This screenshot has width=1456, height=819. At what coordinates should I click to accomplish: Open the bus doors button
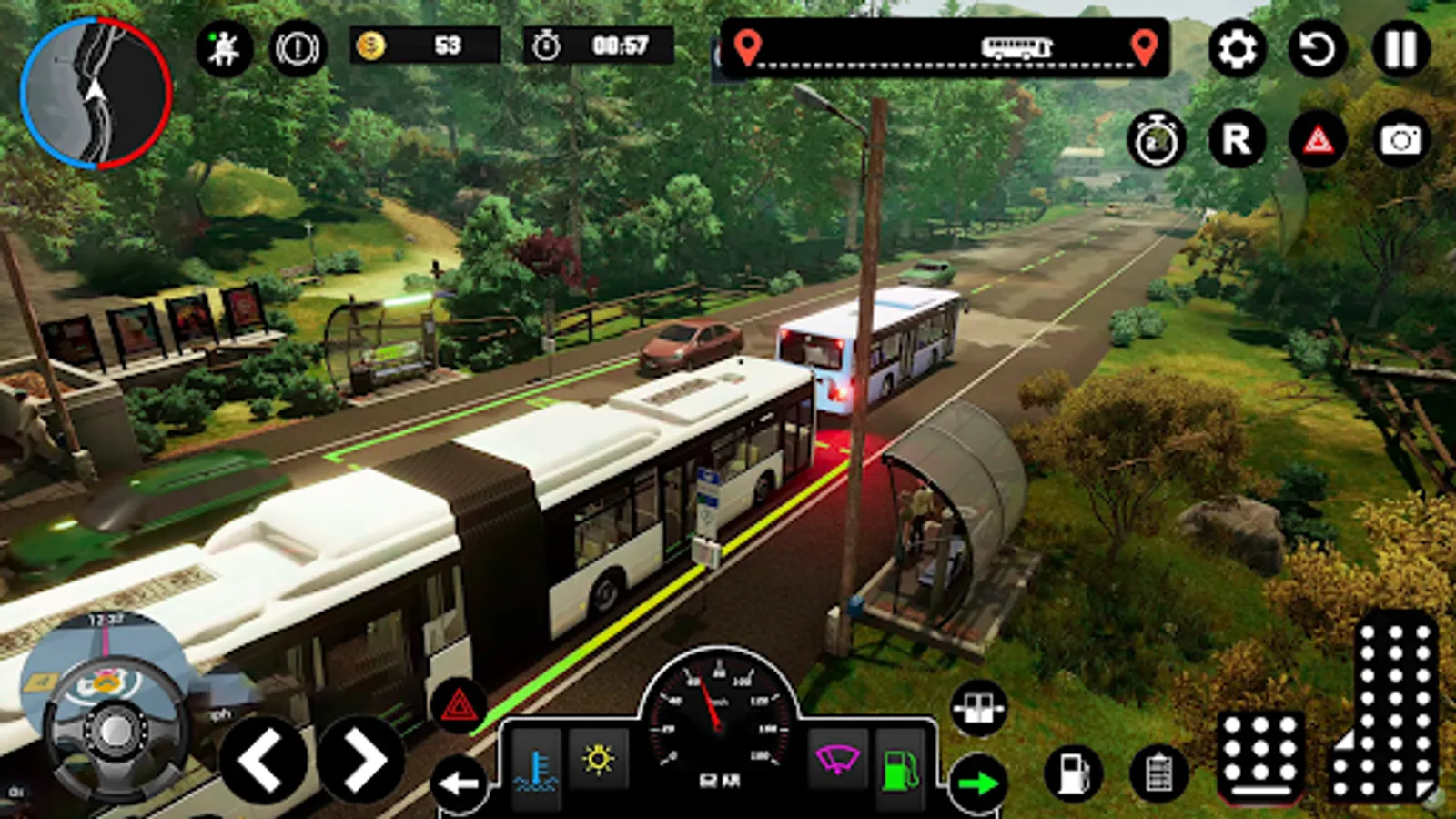point(978,708)
